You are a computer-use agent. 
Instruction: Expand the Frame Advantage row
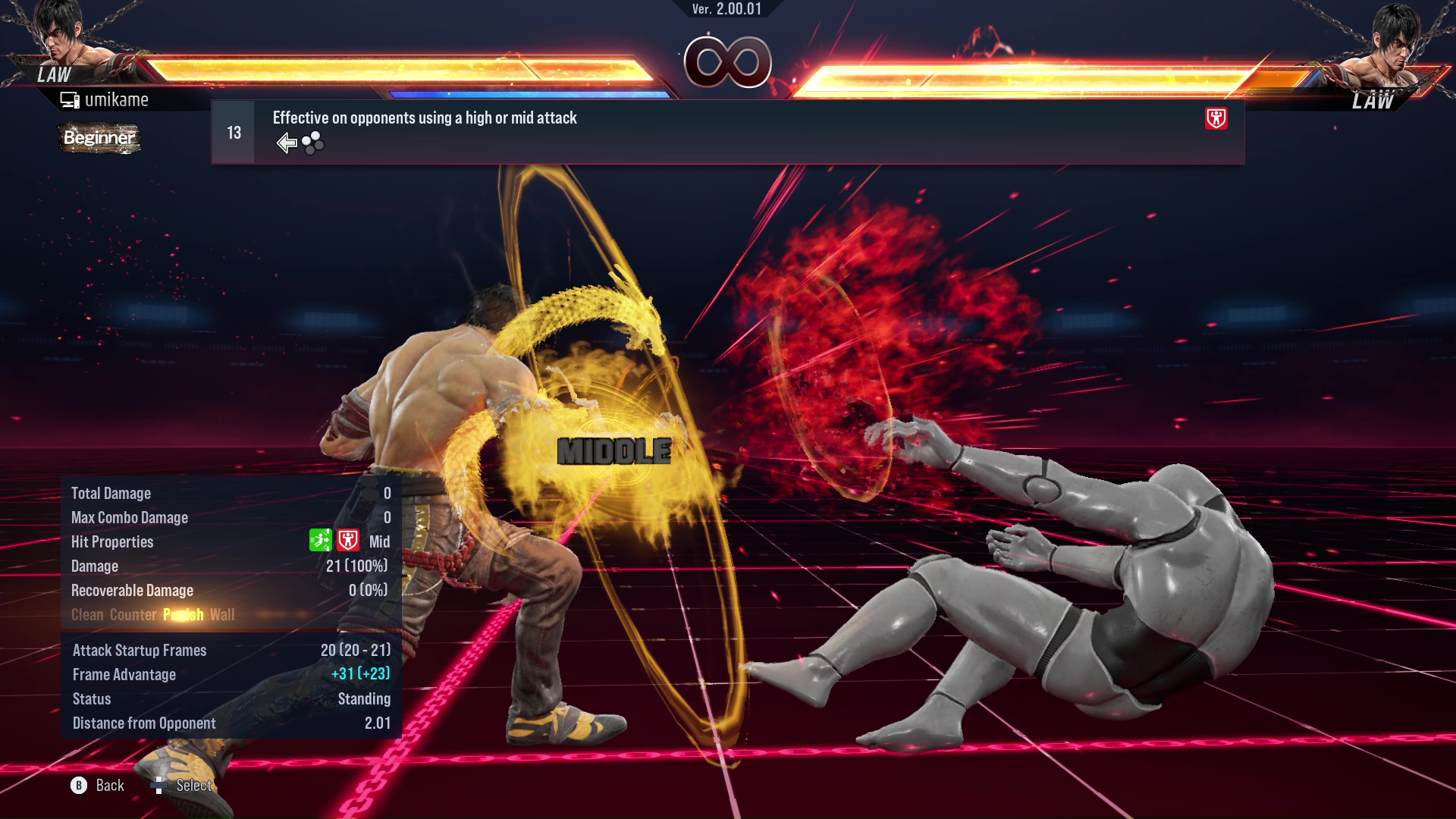[x=124, y=674]
